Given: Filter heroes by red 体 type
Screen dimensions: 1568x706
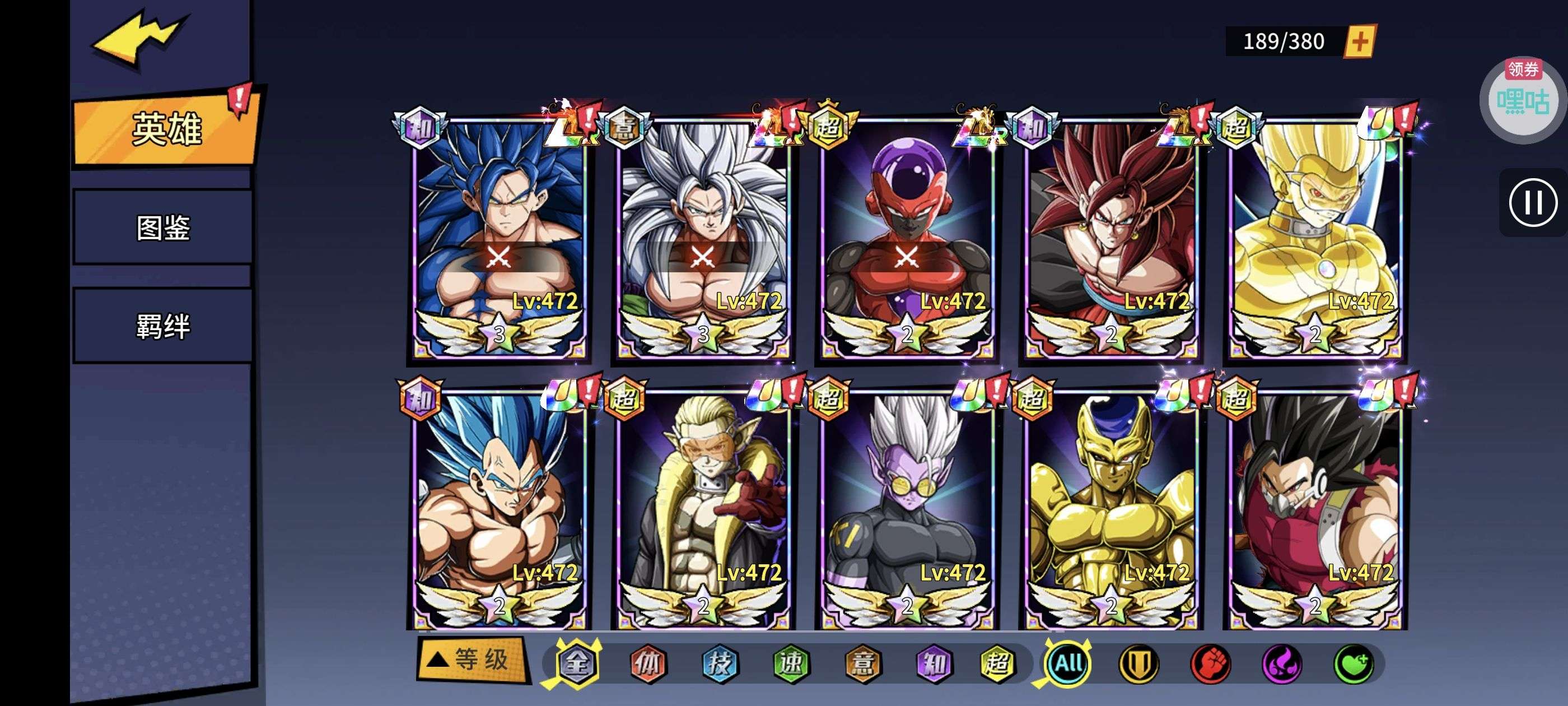Looking at the screenshot, I should pos(648,663).
